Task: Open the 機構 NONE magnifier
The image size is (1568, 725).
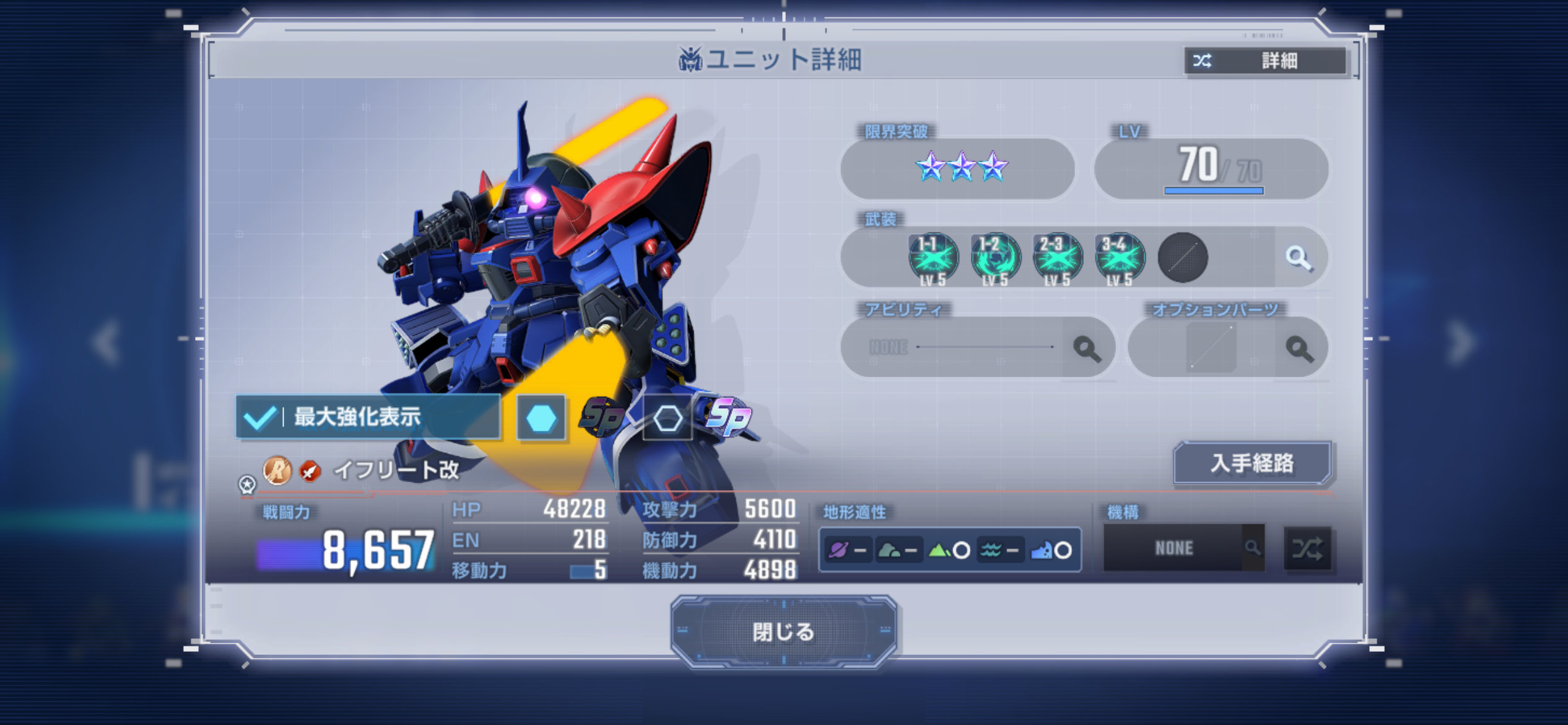Action: tap(1252, 548)
